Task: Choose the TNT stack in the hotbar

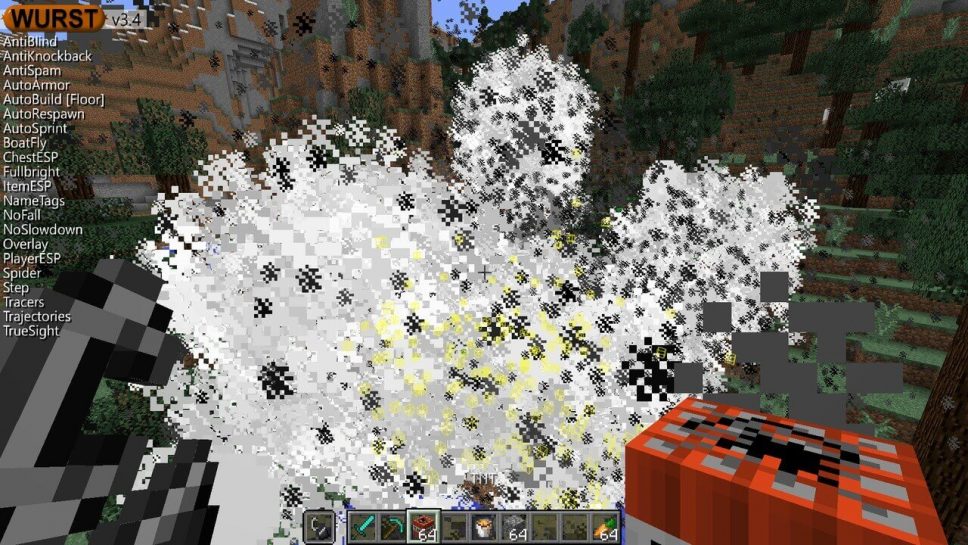Action: tap(422, 526)
